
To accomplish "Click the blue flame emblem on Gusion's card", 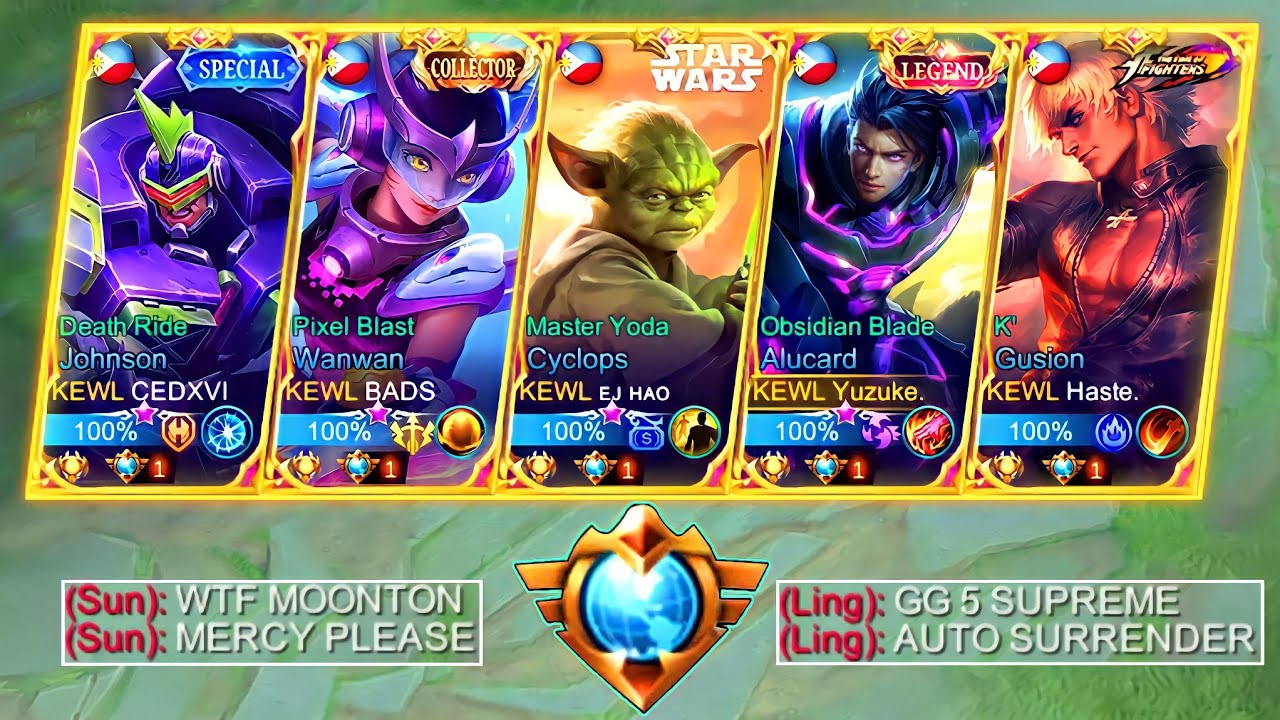I will tap(1111, 433).
